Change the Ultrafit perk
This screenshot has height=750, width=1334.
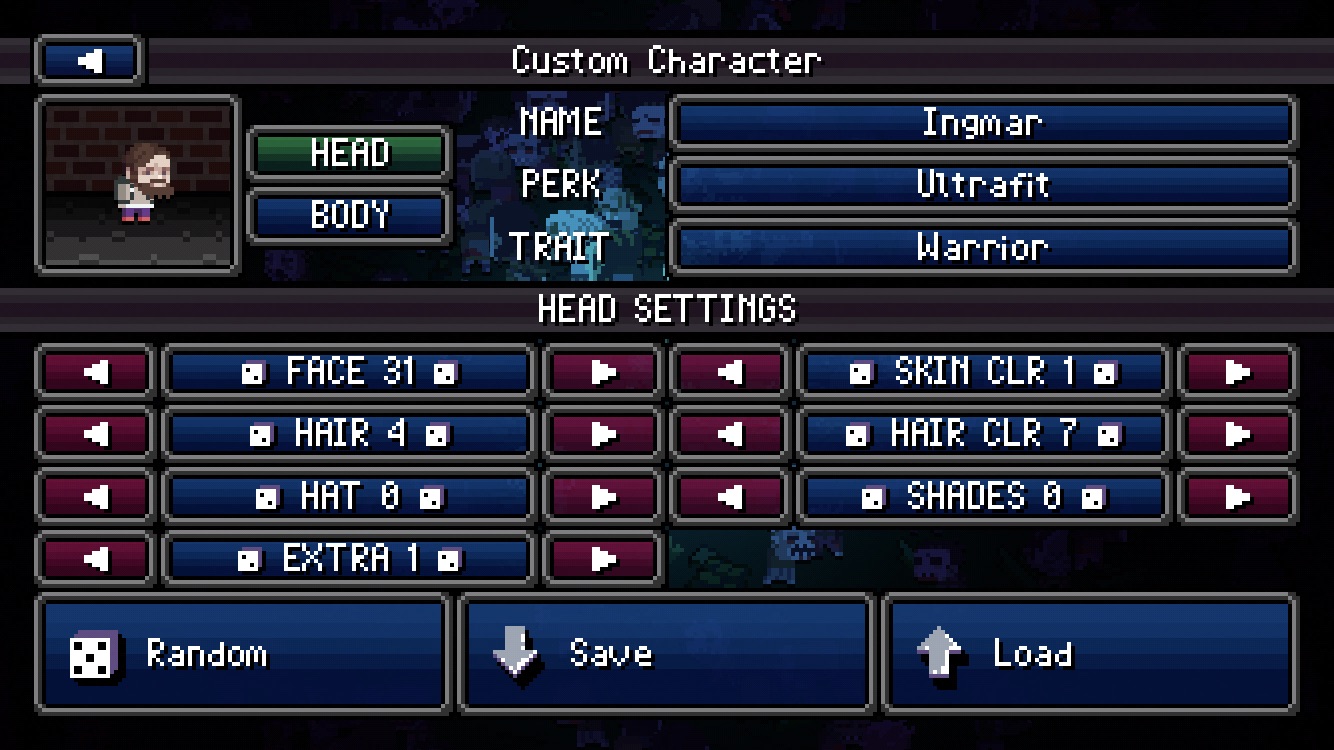coord(982,185)
